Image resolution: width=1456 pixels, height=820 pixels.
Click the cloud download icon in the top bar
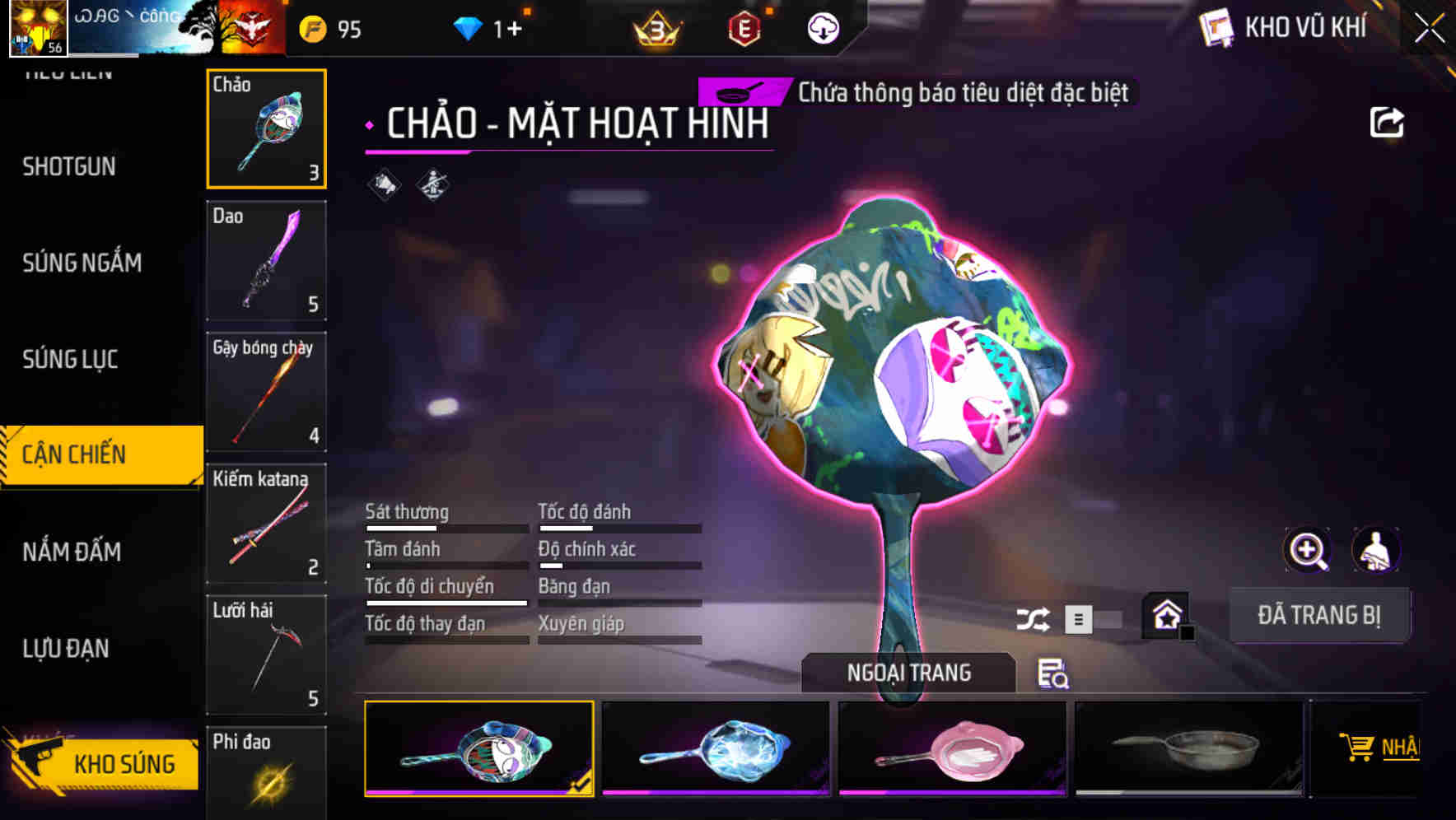pos(823,27)
